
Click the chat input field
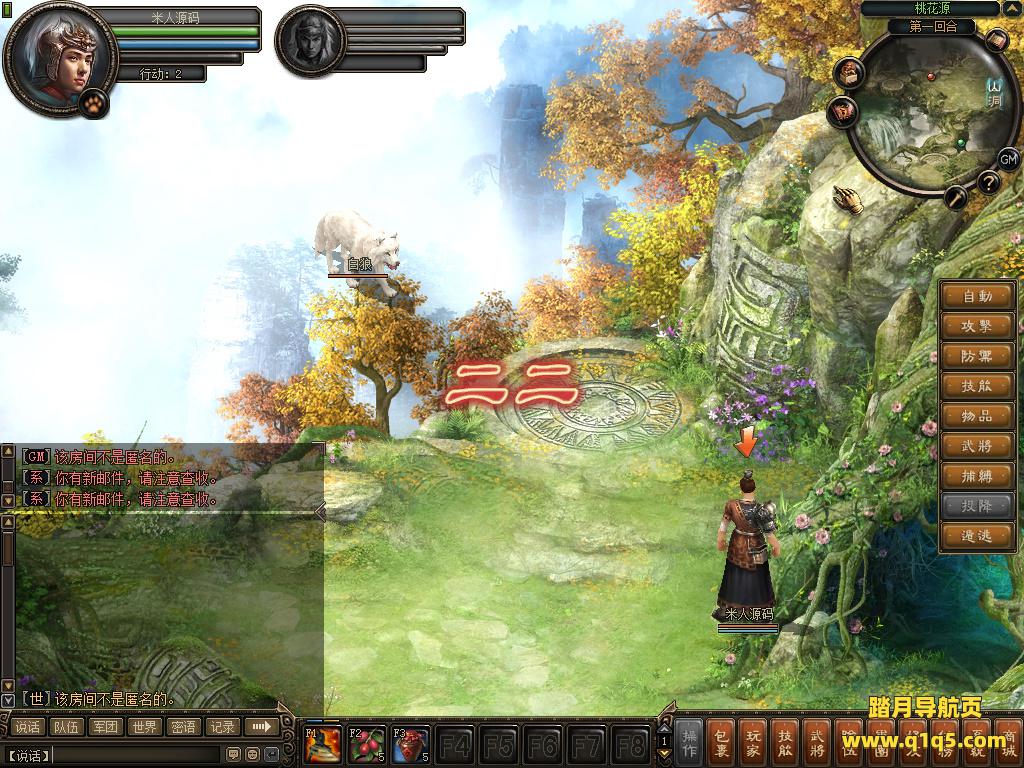point(135,753)
